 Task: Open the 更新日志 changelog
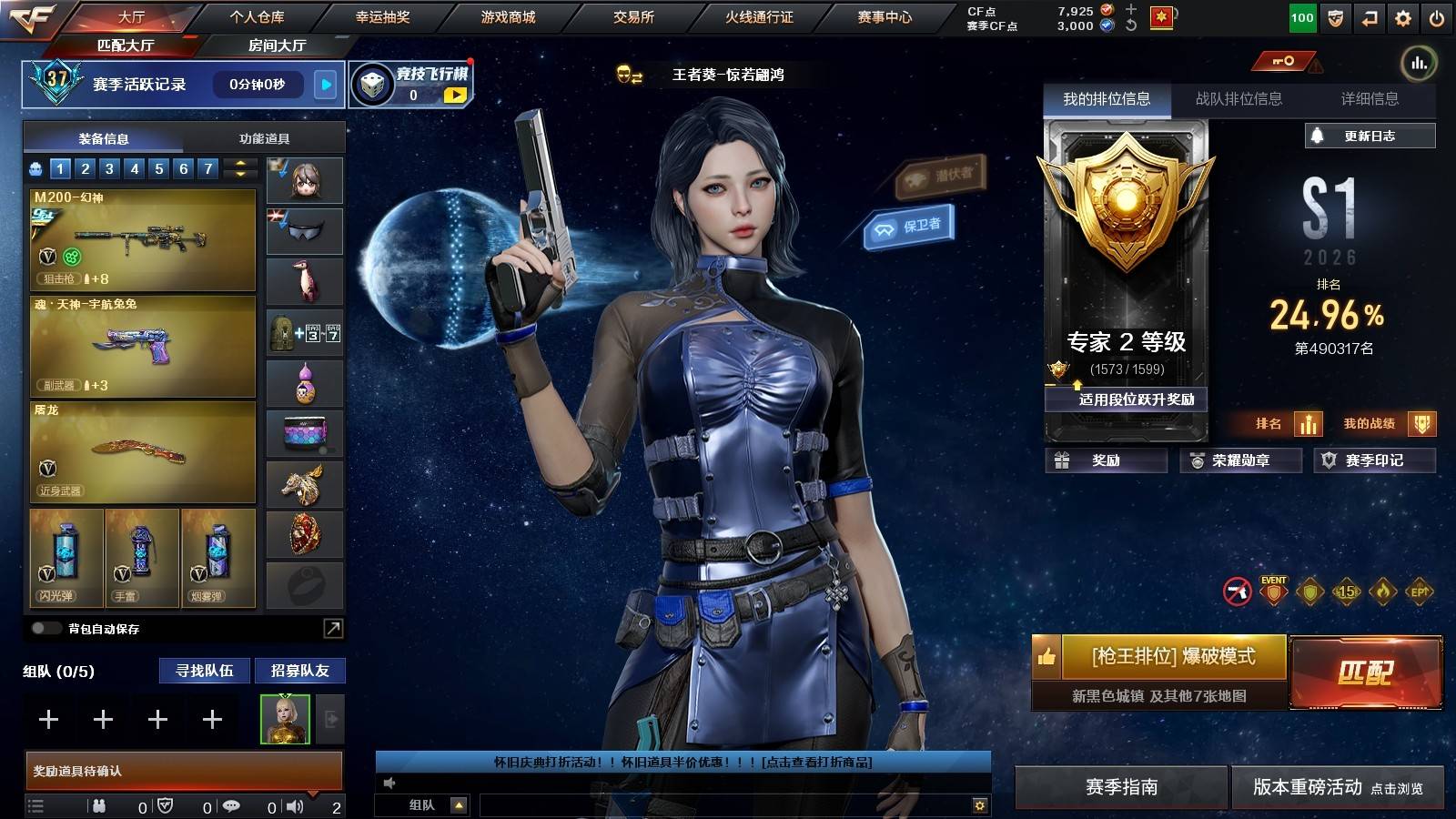click(1370, 136)
